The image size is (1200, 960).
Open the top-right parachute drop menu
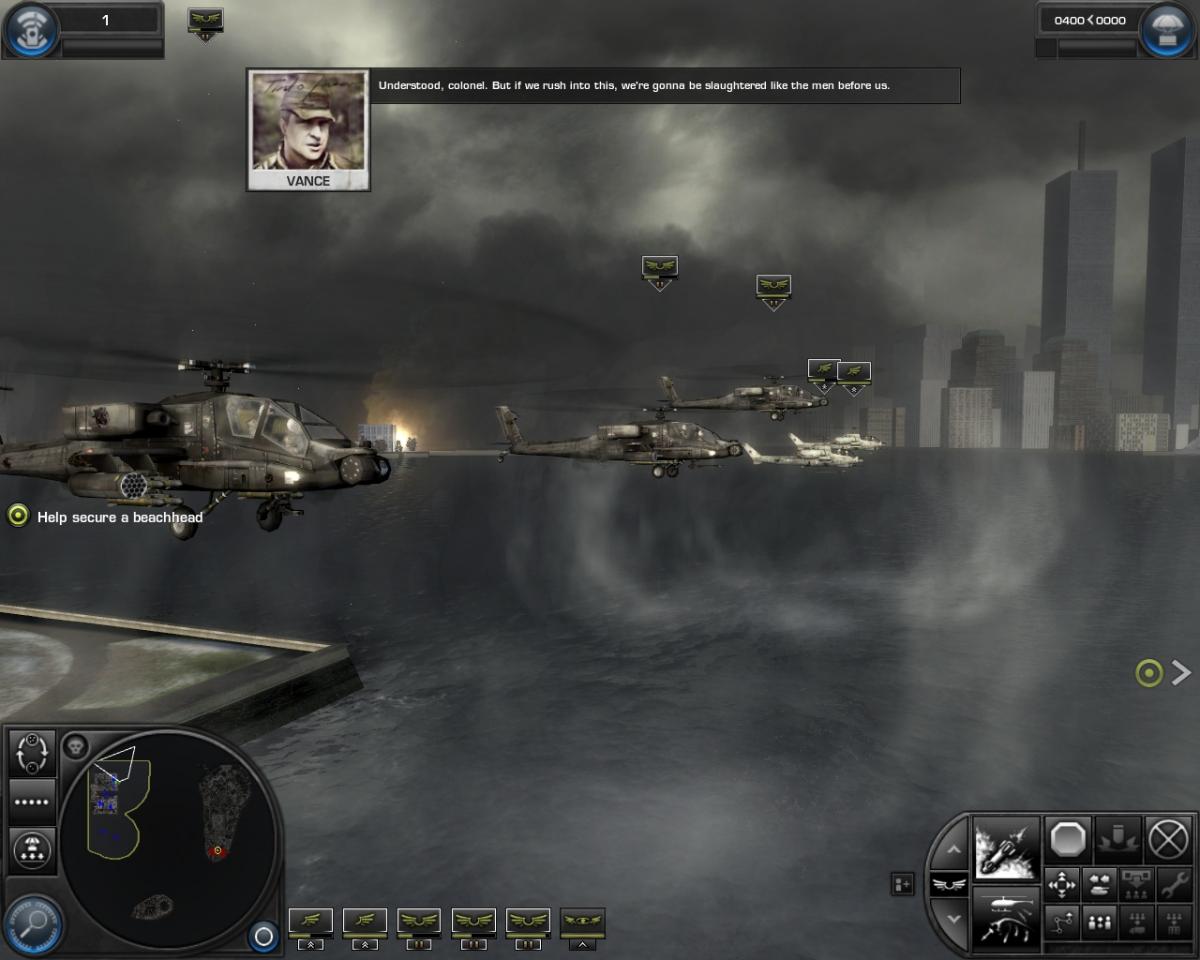click(x=1166, y=30)
